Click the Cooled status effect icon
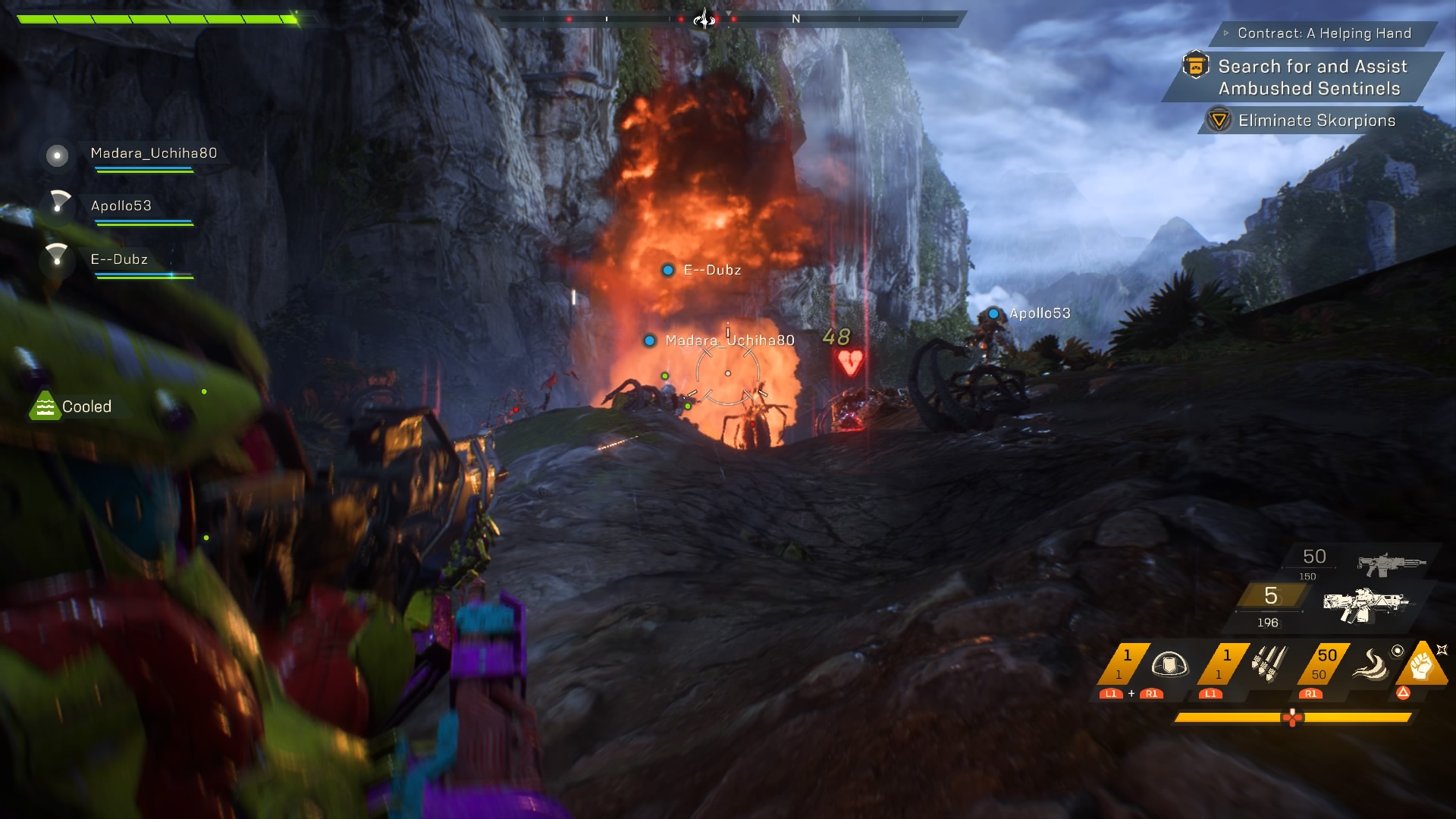Image resolution: width=1456 pixels, height=819 pixels. [x=45, y=406]
